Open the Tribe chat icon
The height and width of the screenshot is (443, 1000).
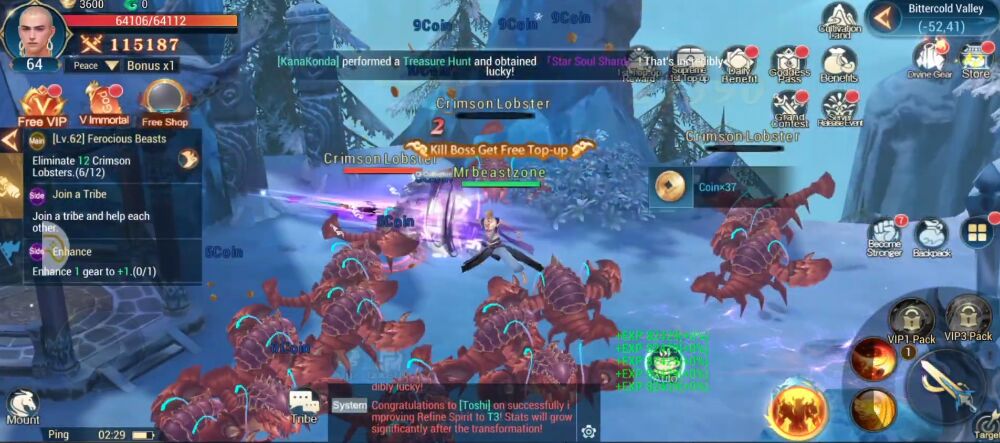coord(303,407)
